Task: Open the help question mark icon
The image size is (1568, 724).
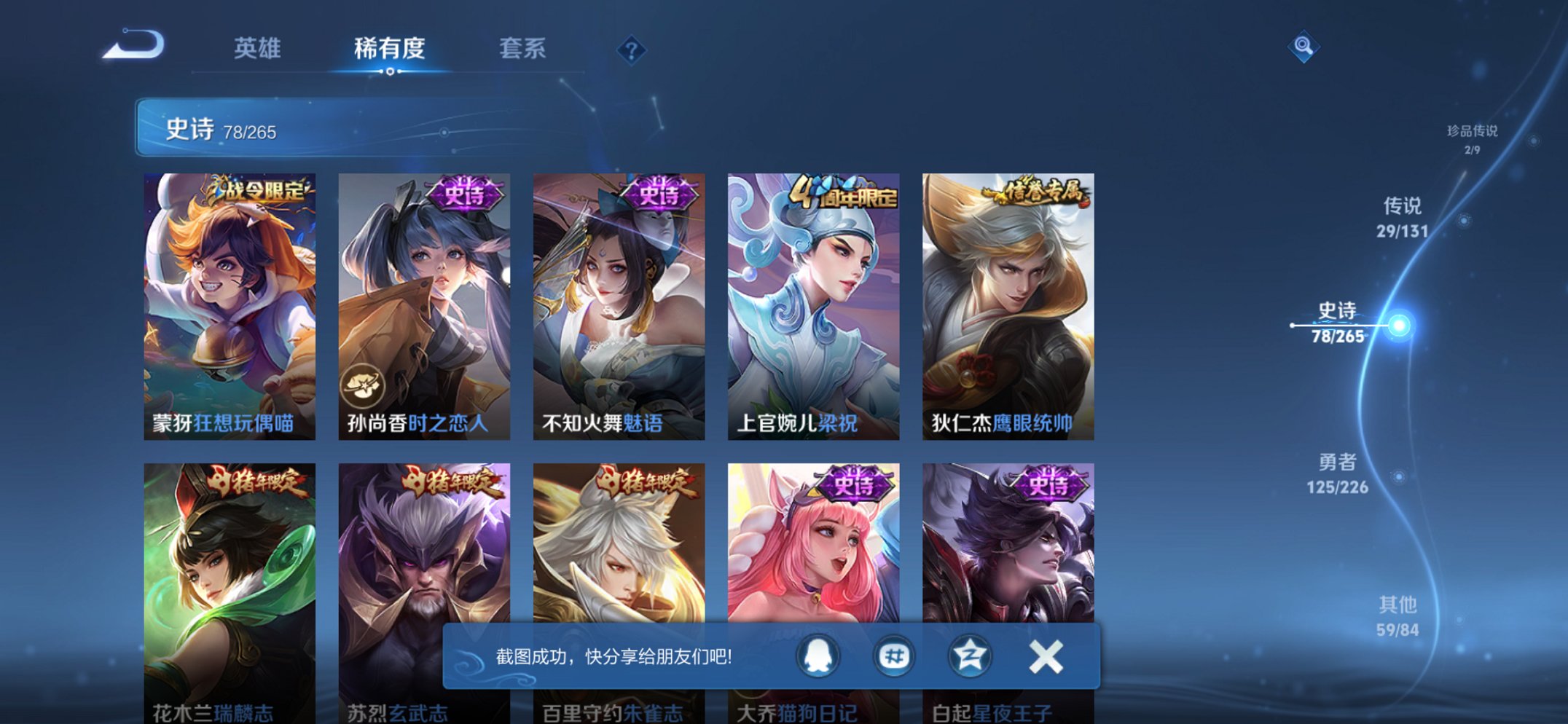Action: (631, 50)
